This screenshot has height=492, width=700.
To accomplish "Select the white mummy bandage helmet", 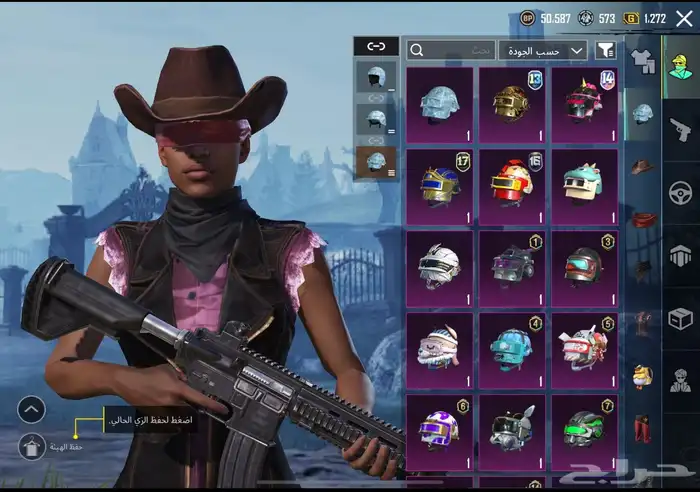I will click(439, 265).
